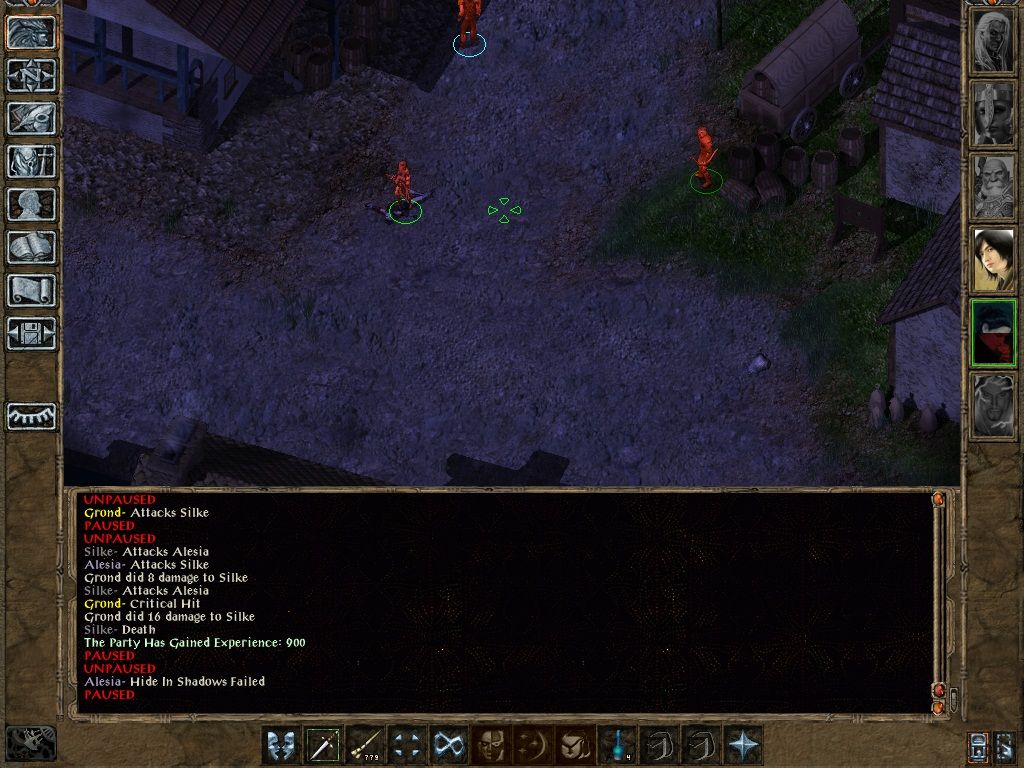
Task: Equip the ranged weapon with 779 ammo
Action: (366, 745)
